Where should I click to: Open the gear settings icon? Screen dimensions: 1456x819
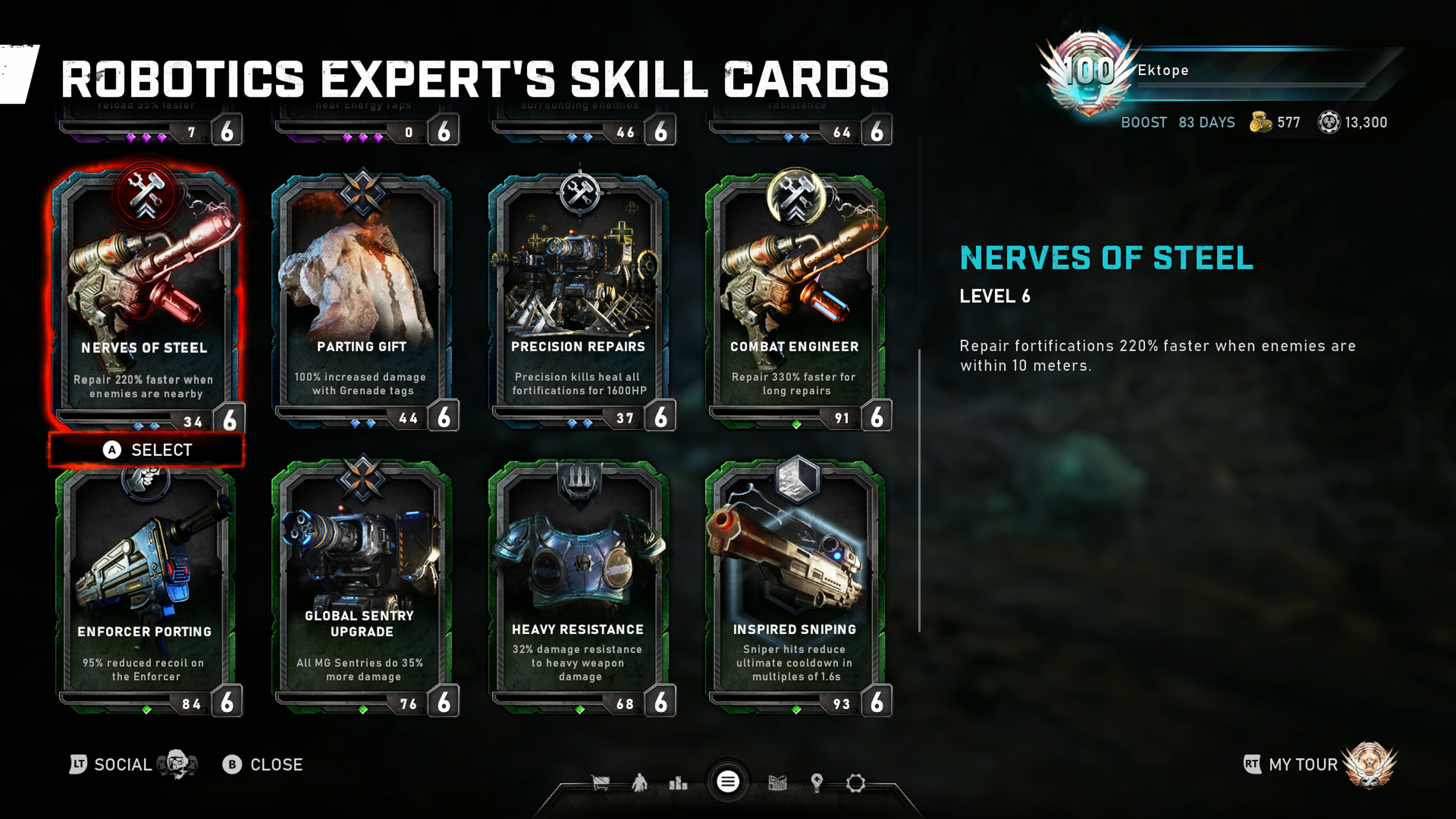(855, 783)
